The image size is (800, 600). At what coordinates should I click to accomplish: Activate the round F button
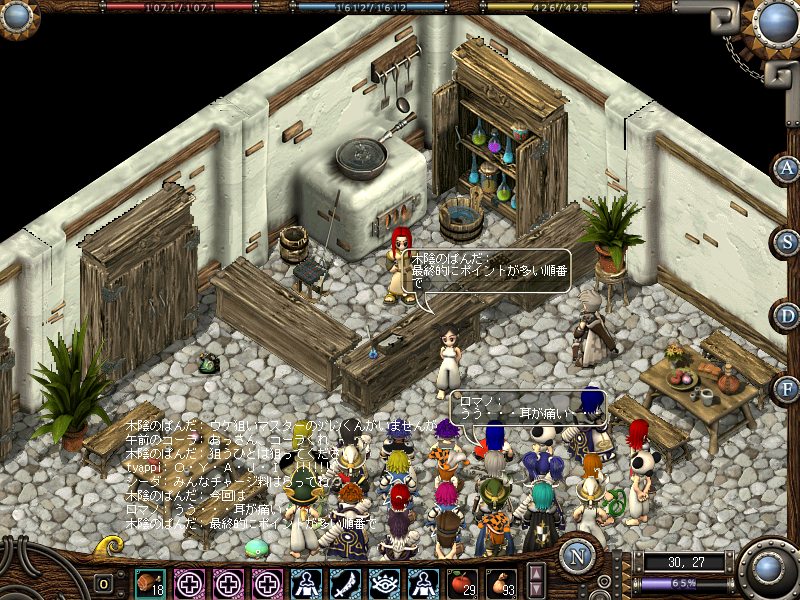coord(787,388)
